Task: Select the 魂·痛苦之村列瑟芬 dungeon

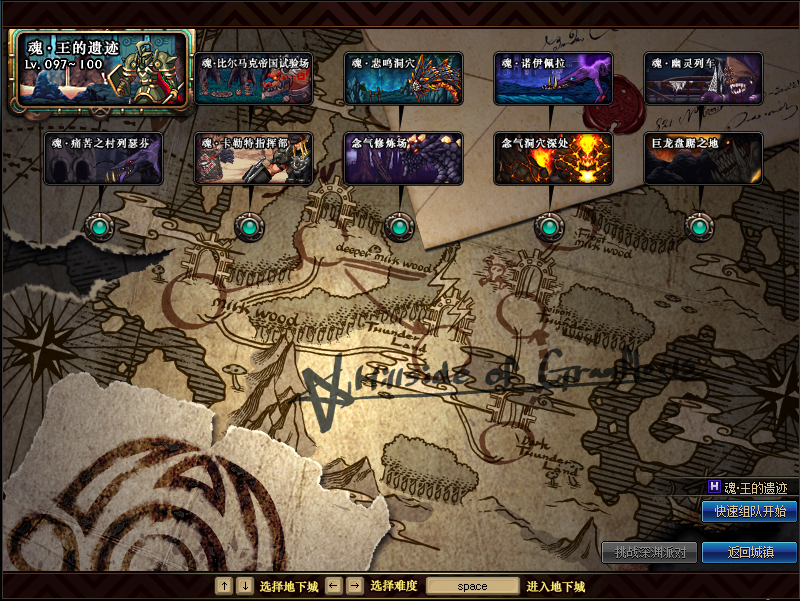Action: 103,158
